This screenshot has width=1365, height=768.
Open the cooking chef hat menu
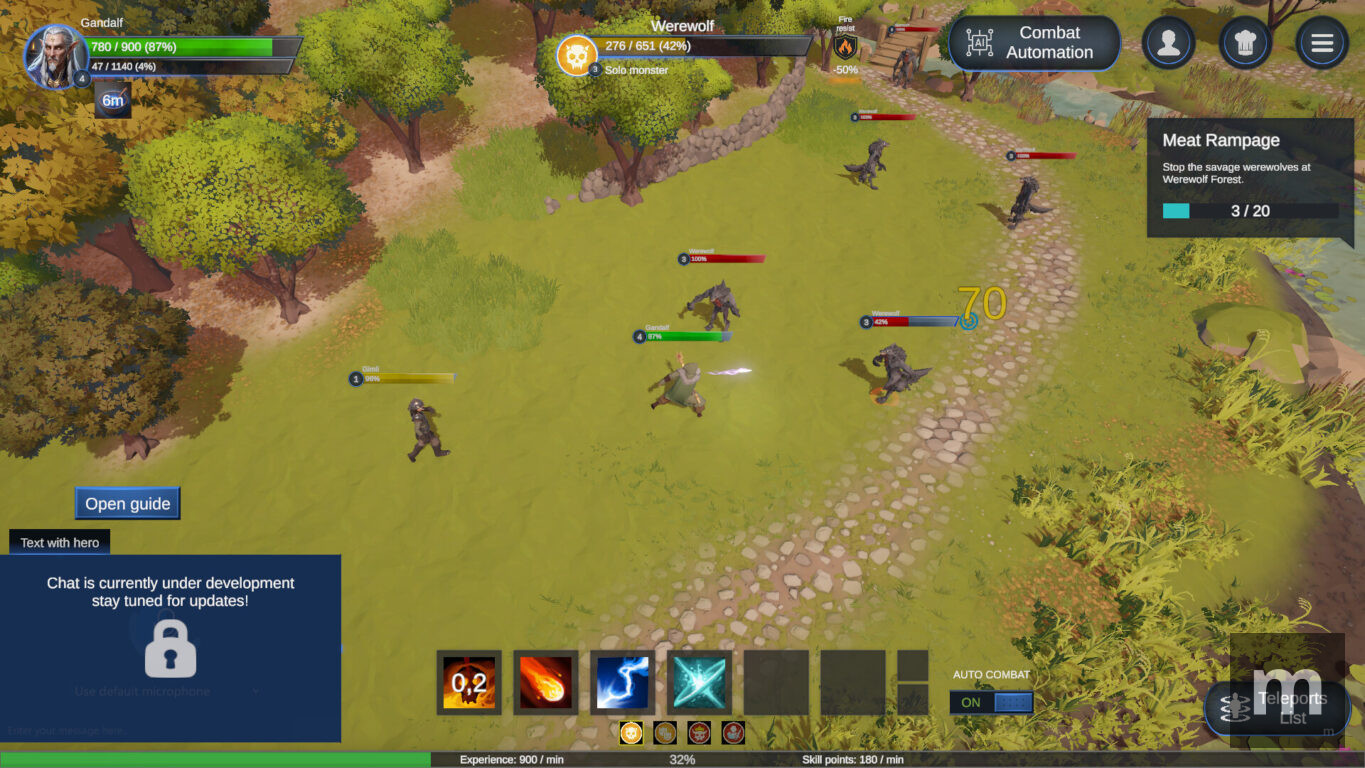(1245, 43)
